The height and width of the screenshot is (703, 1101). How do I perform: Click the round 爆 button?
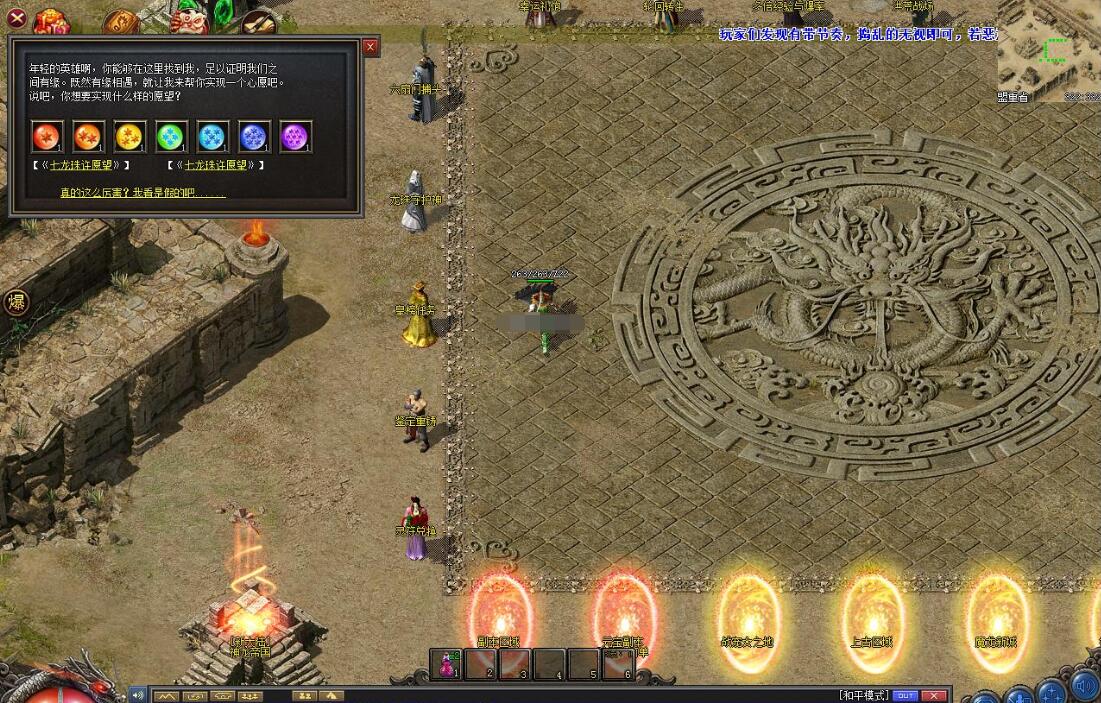pyautogui.click(x=17, y=302)
